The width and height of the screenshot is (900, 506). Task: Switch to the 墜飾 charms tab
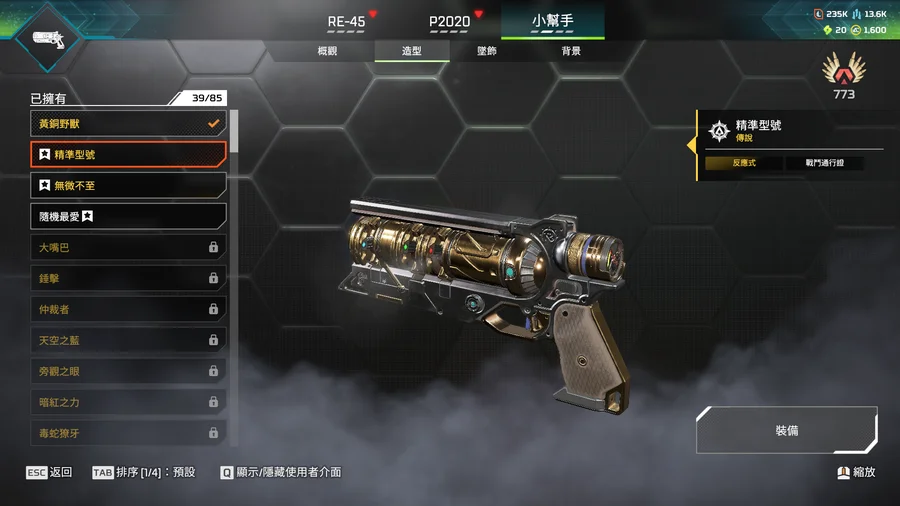pos(487,51)
